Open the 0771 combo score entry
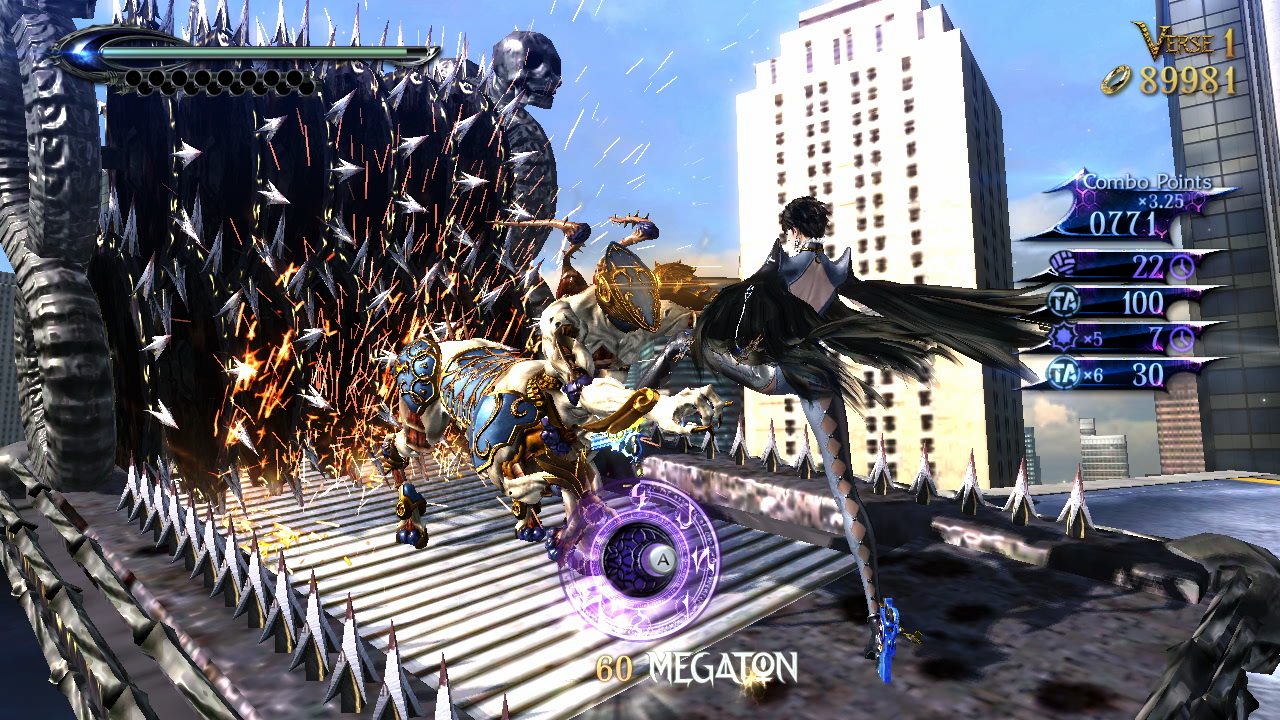Viewport: 1280px width, 720px height. tap(1122, 221)
